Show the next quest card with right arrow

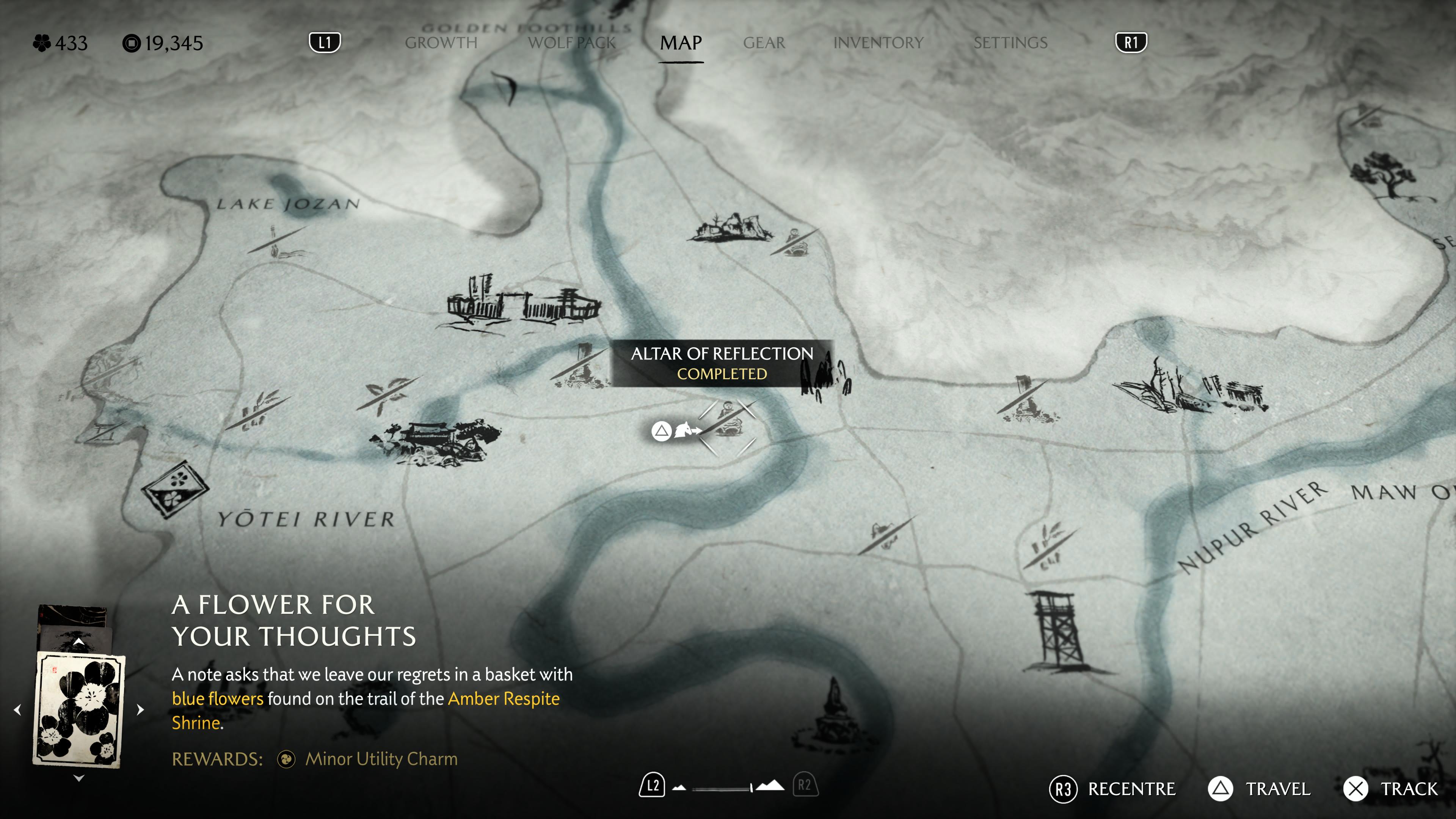tap(141, 709)
